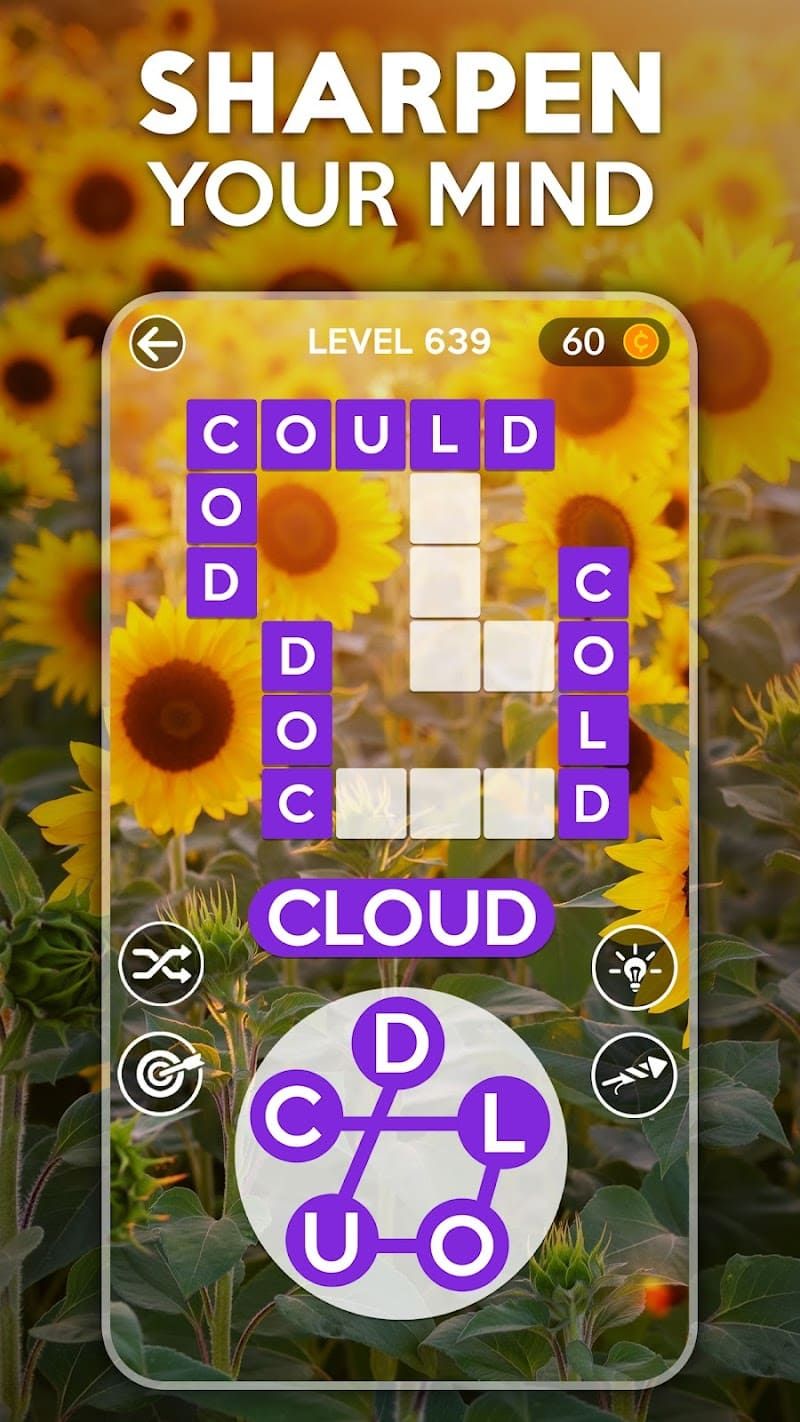Tap letter O on the letter wheel
The width and height of the screenshot is (800, 1422).
click(x=460, y=1243)
